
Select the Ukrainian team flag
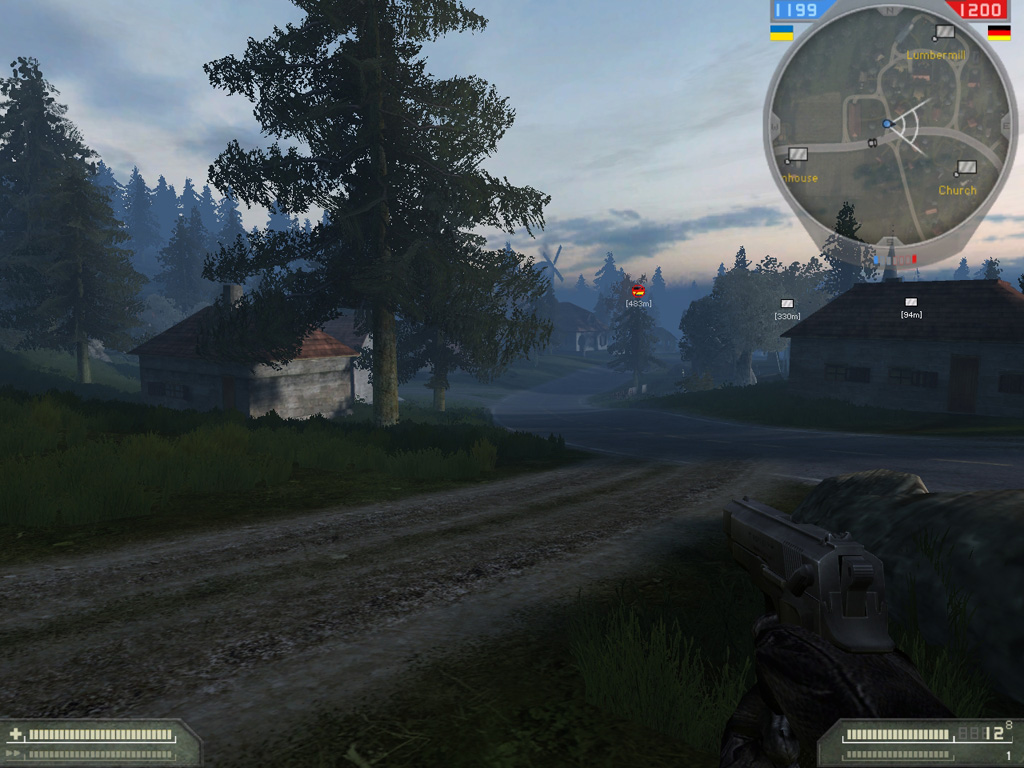click(x=781, y=32)
